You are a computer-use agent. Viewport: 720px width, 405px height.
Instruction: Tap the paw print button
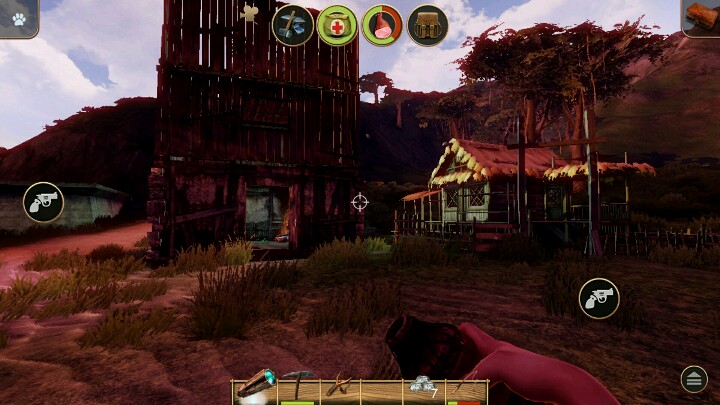(x=17, y=16)
